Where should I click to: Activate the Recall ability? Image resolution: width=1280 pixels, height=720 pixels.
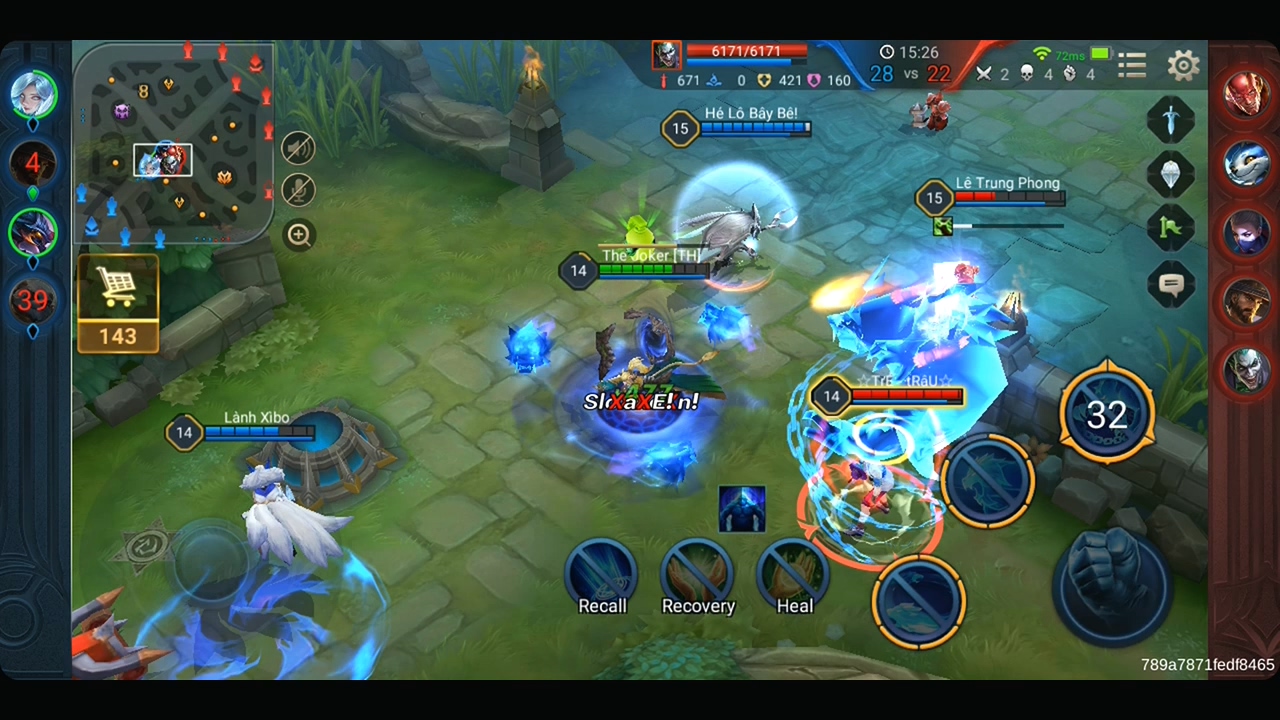tap(602, 575)
